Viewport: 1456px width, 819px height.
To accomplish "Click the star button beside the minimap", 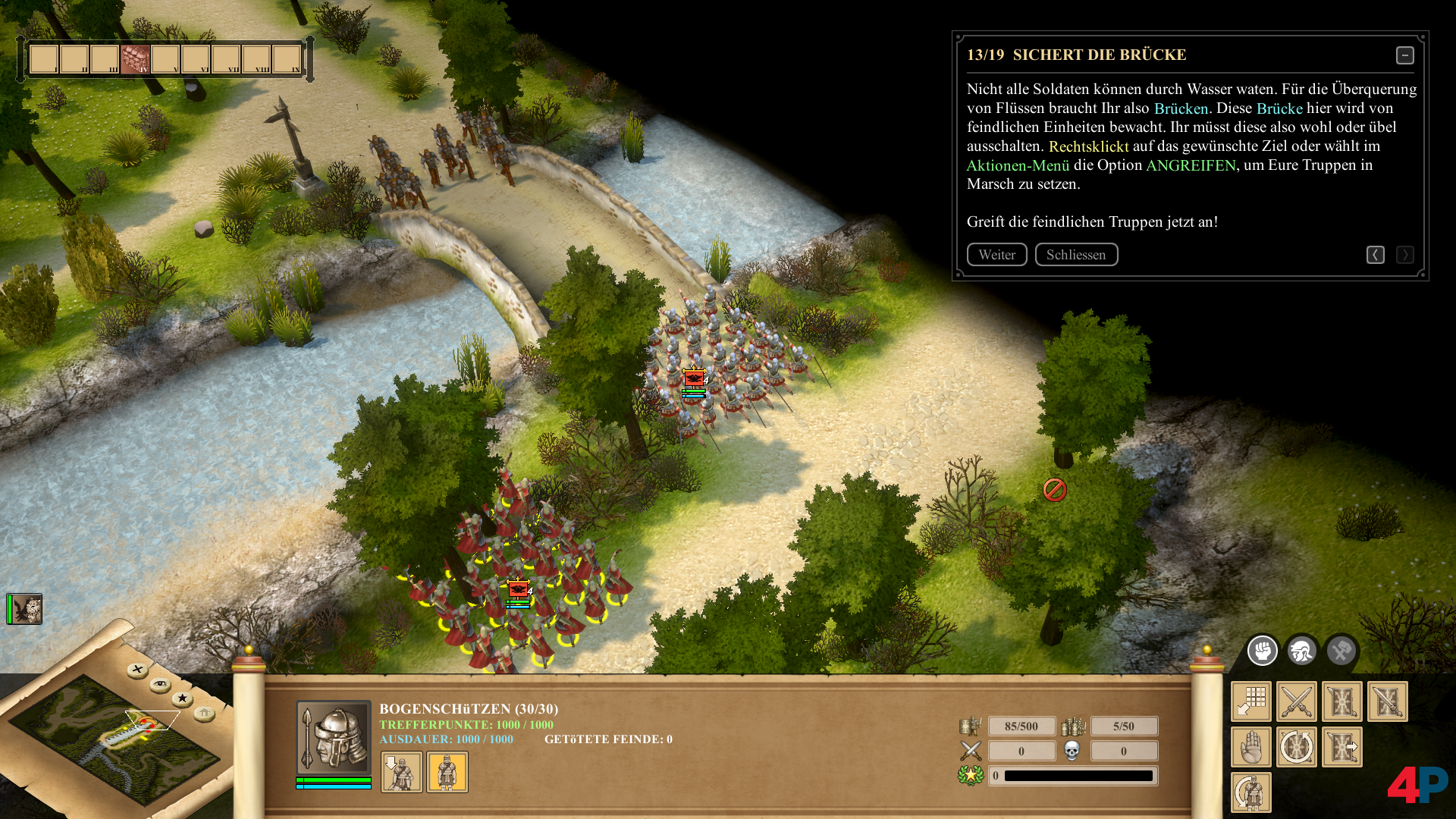I will tap(182, 698).
